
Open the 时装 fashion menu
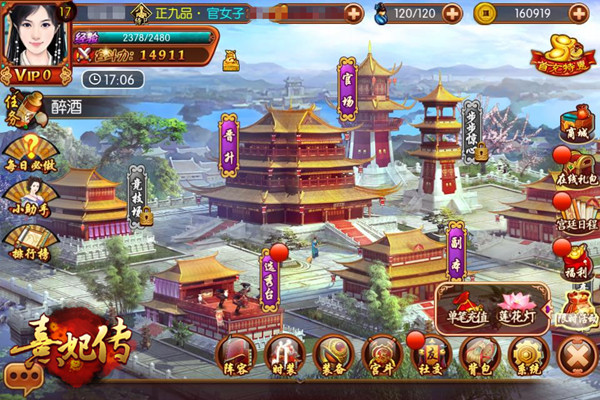(x=285, y=355)
